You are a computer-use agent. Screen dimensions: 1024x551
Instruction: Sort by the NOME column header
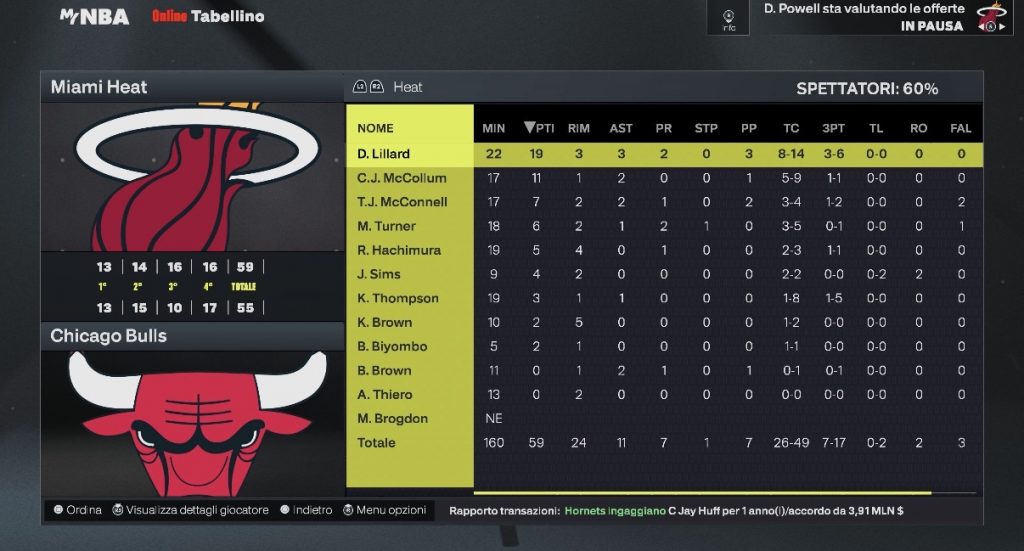point(376,128)
